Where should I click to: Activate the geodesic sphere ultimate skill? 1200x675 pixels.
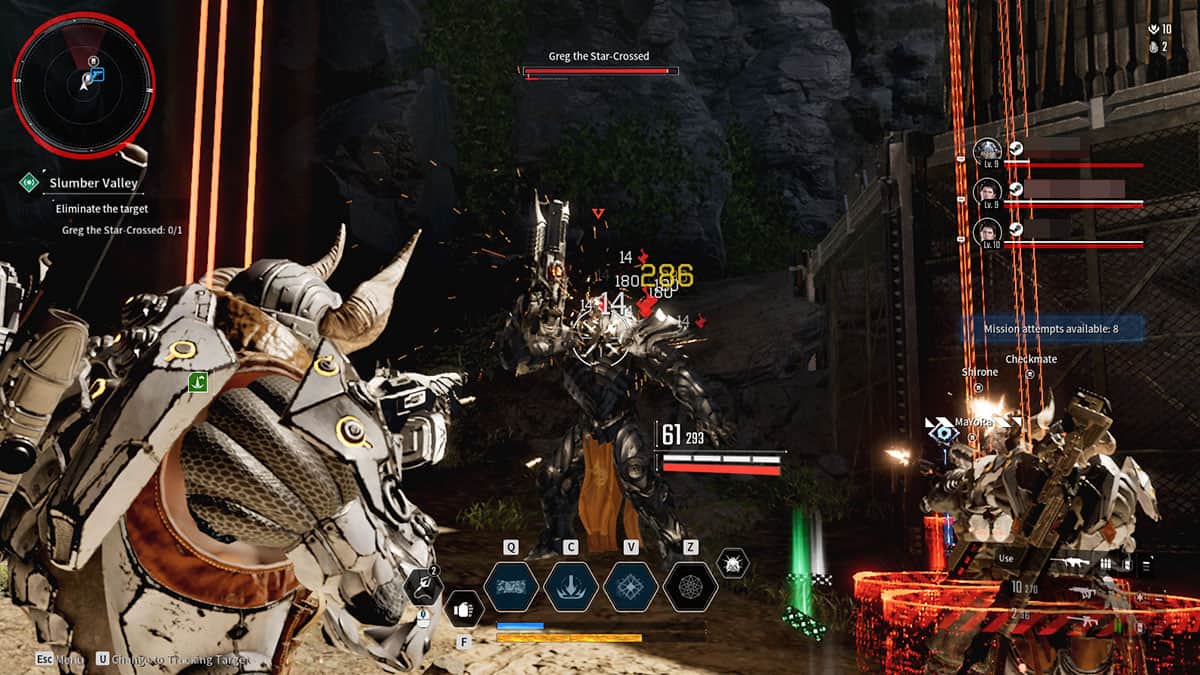coord(690,587)
